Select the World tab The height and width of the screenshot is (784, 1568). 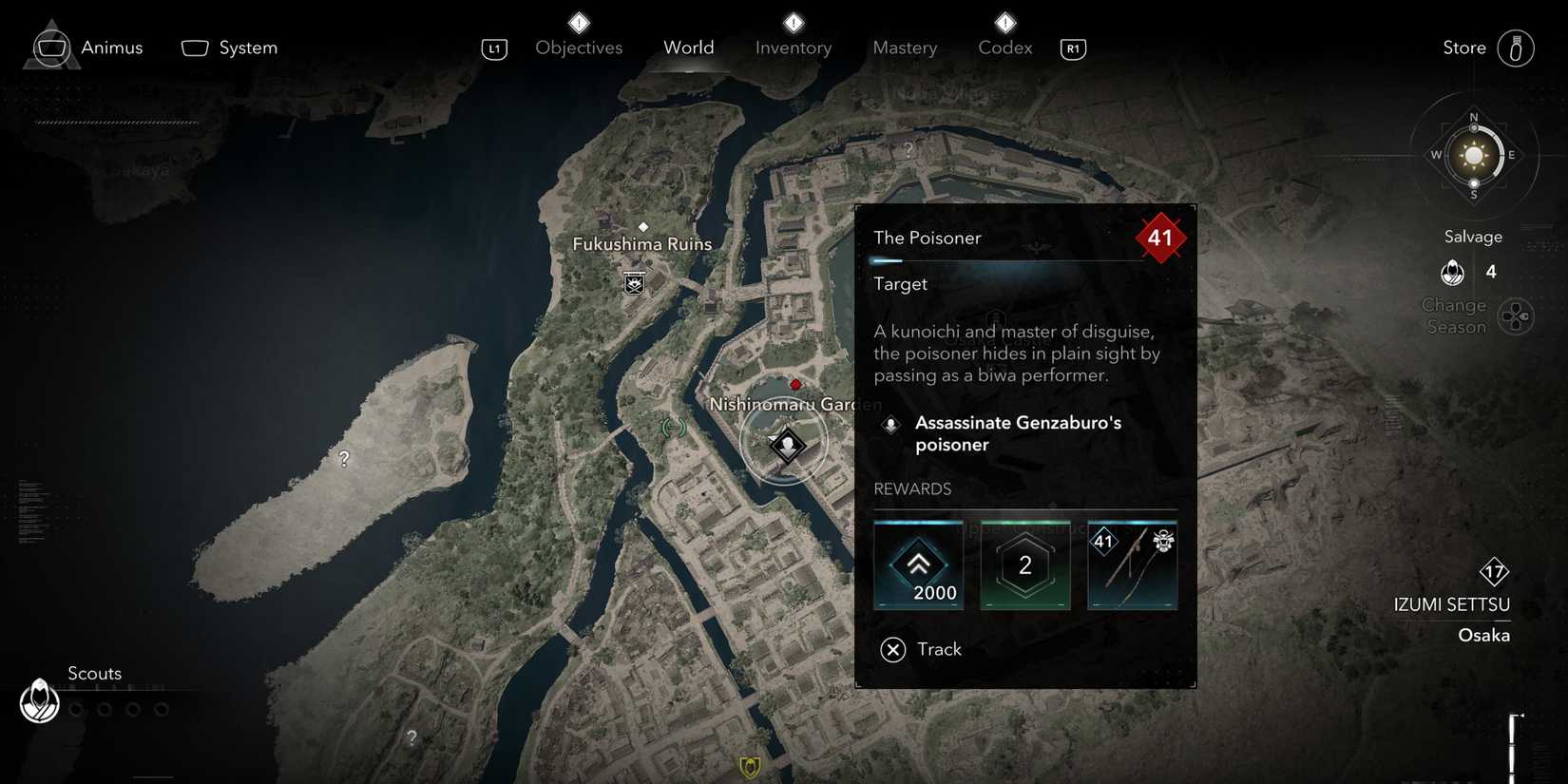pyautogui.click(x=689, y=48)
